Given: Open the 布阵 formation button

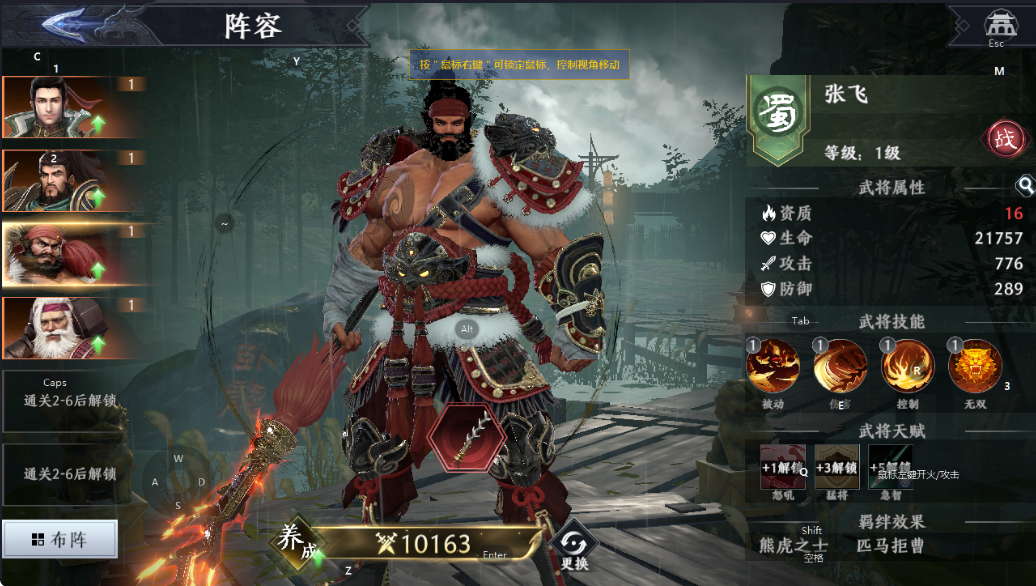Looking at the screenshot, I should point(60,540).
